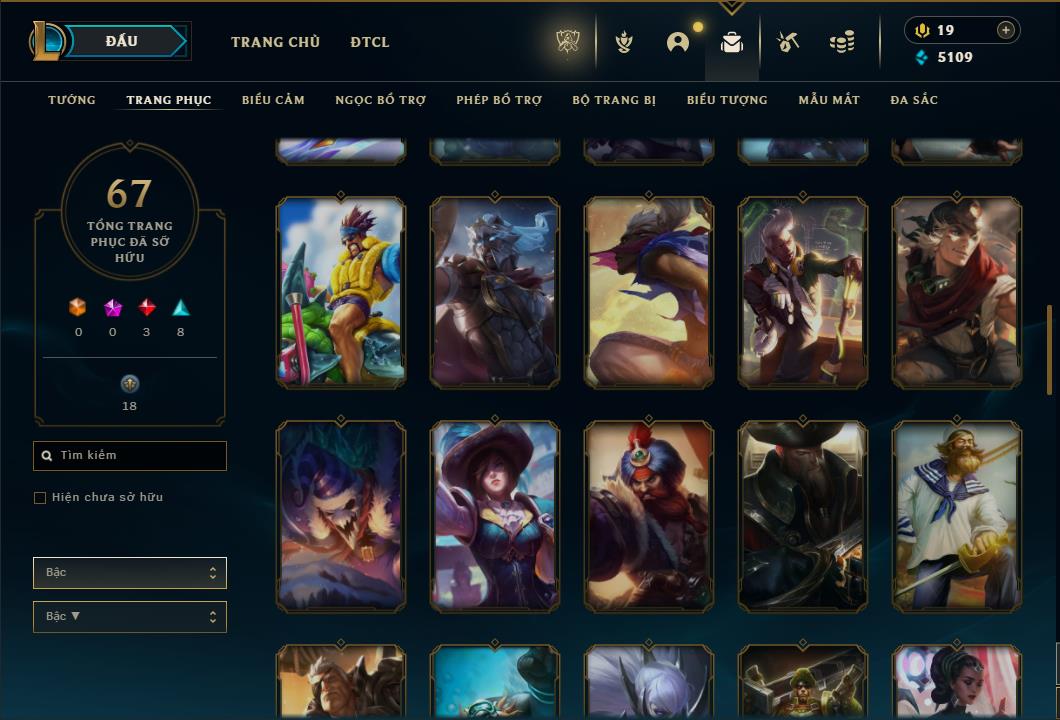Select the Pool Party Draven skin card
This screenshot has width=1060, height=720.
(x=341, y=291)
